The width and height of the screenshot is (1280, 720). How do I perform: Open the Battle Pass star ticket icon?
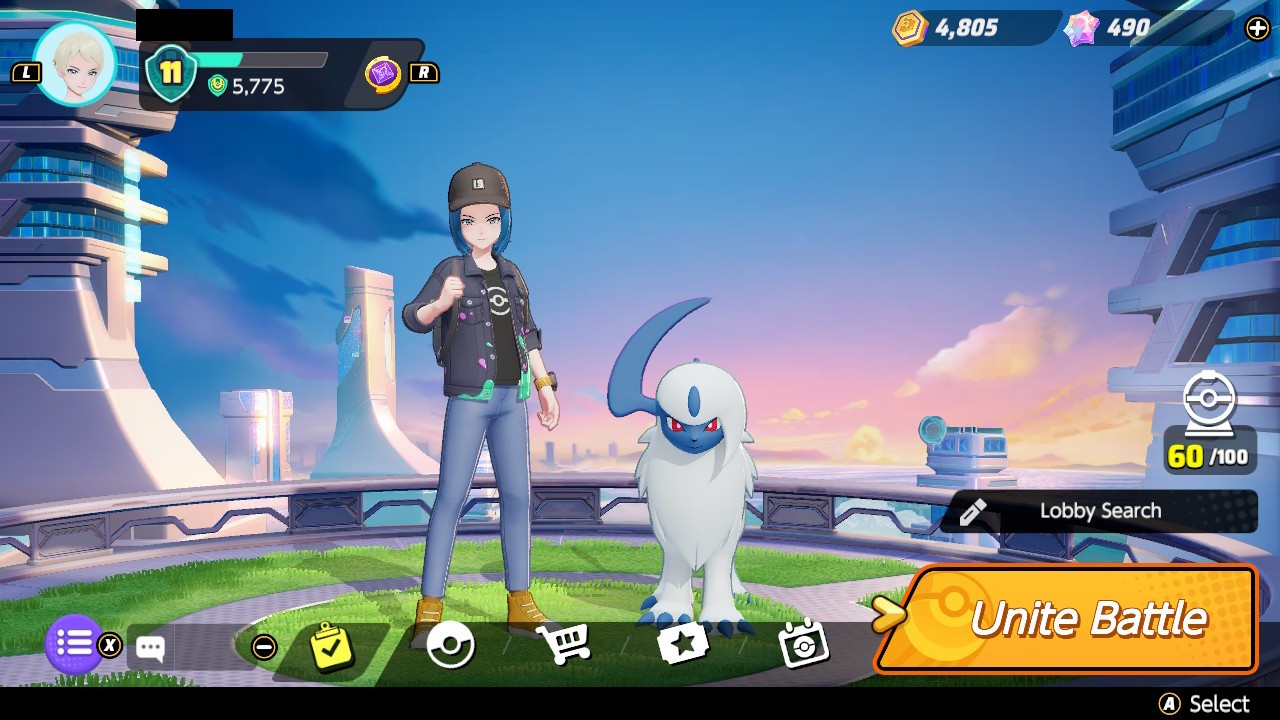click(x=684, y=644)
